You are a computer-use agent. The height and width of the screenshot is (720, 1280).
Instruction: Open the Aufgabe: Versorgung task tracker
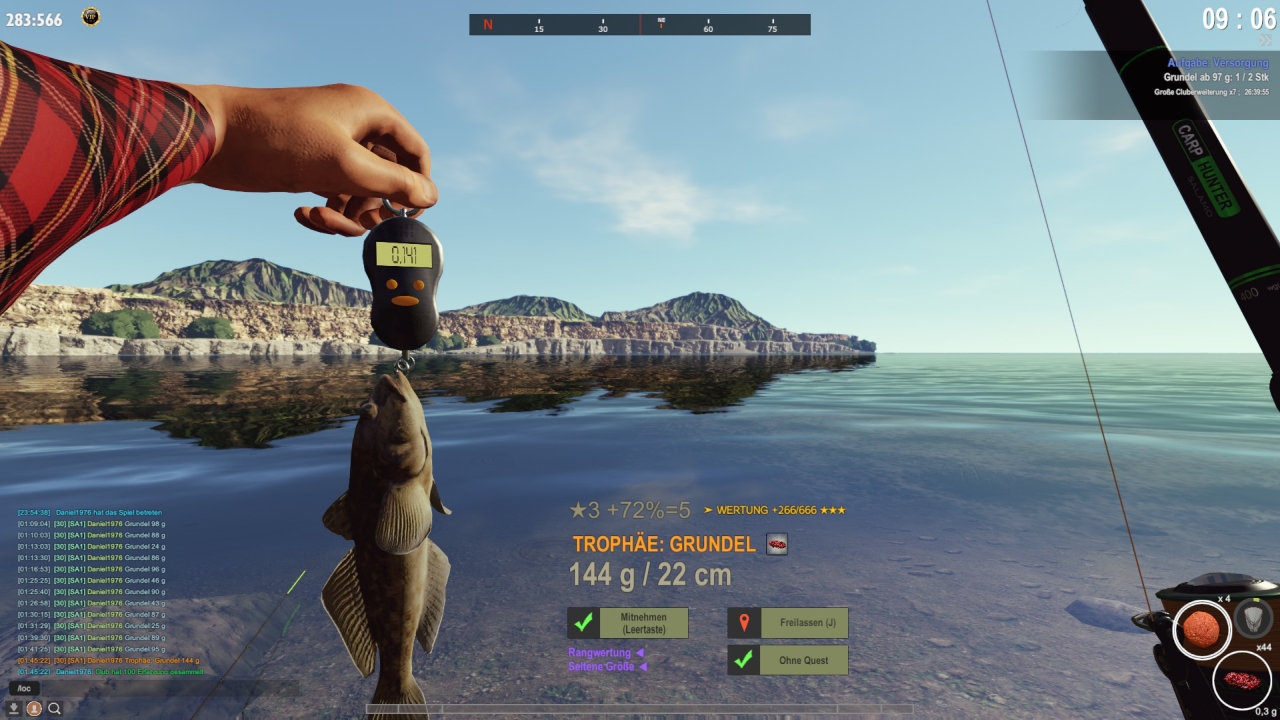point(1217,63)
